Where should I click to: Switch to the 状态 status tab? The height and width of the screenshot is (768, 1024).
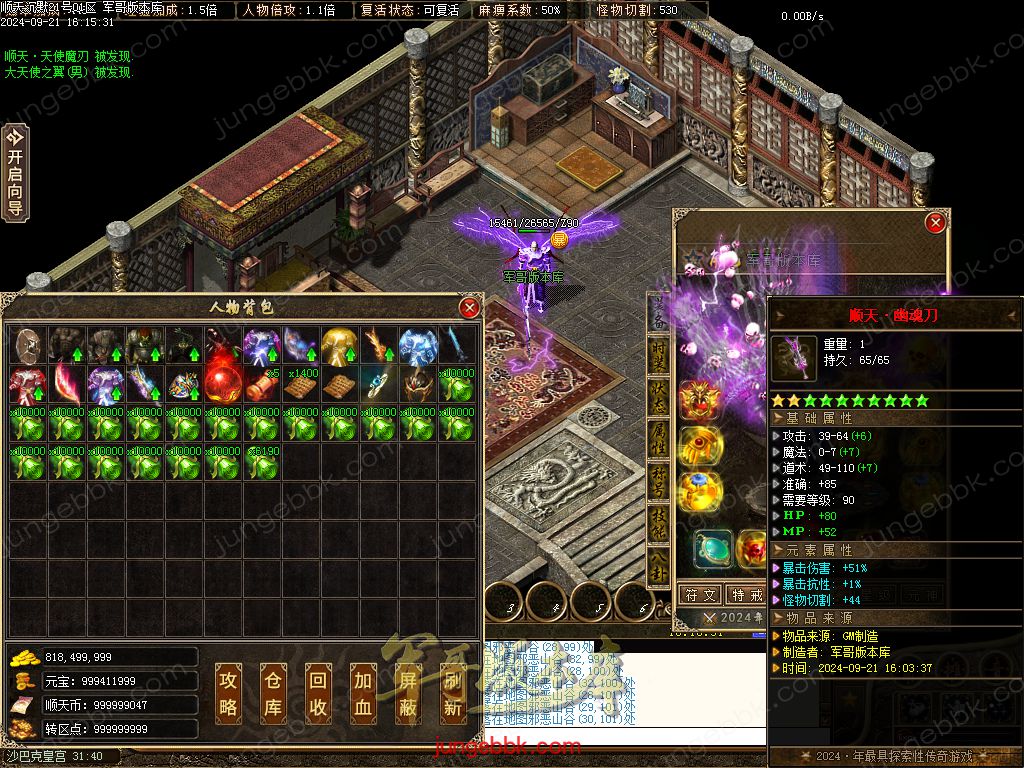point(659,395)
